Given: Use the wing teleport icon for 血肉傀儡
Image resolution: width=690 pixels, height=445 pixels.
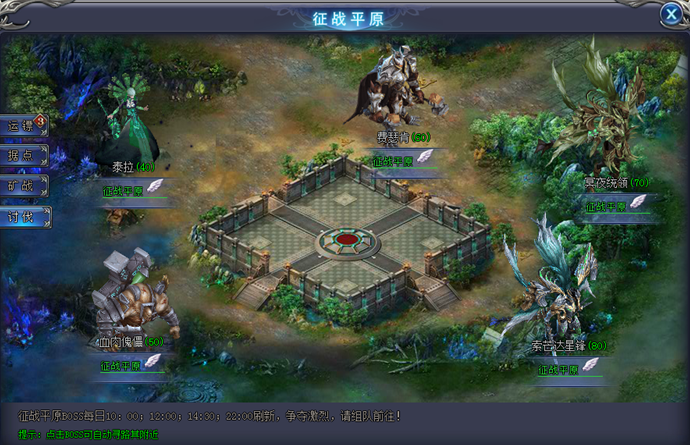Looking at the screenshot, I should (154, 363).
